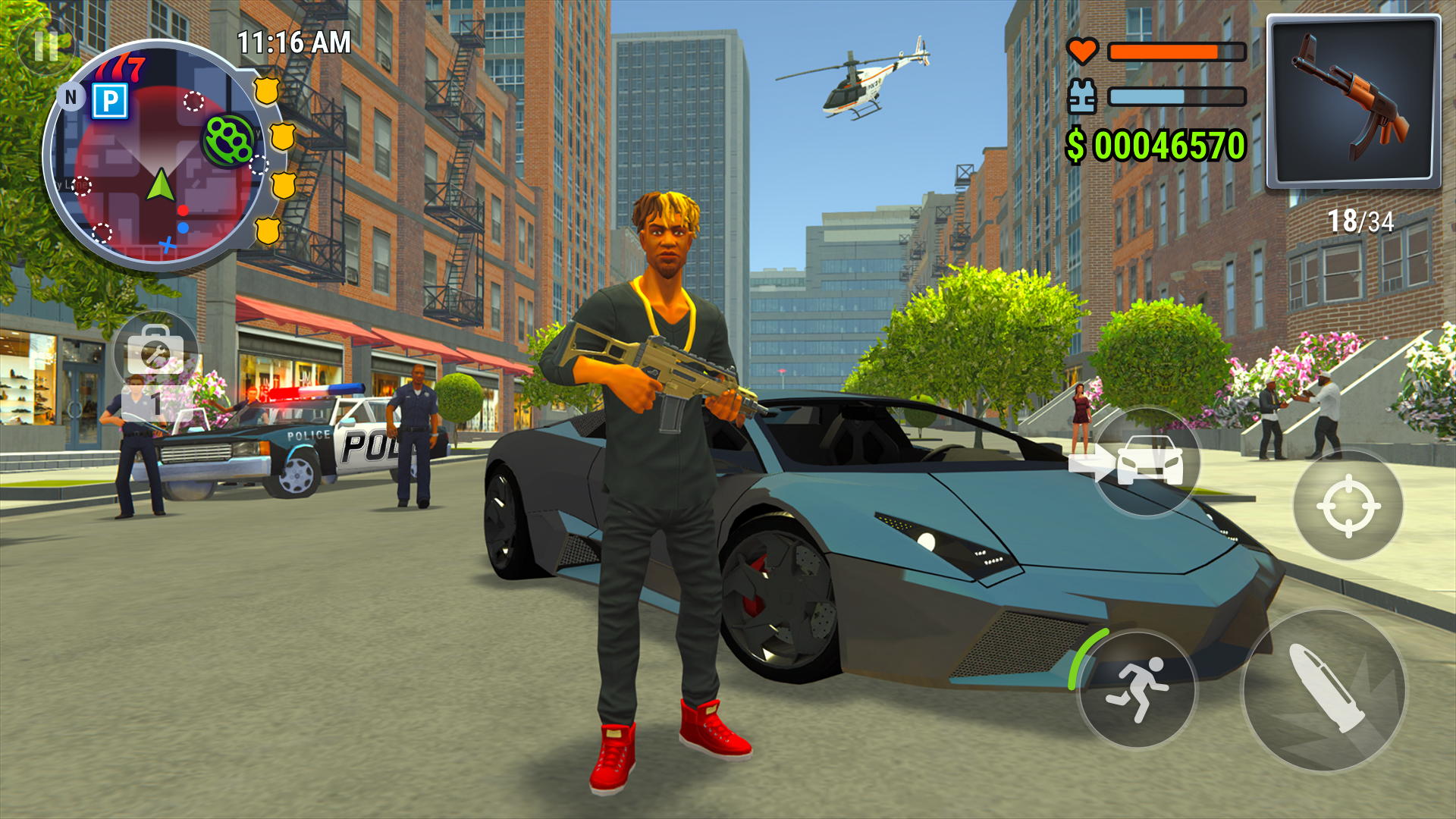Select the armor vest icon
The image size is (1456, 819).
[x=1082, y=97]
